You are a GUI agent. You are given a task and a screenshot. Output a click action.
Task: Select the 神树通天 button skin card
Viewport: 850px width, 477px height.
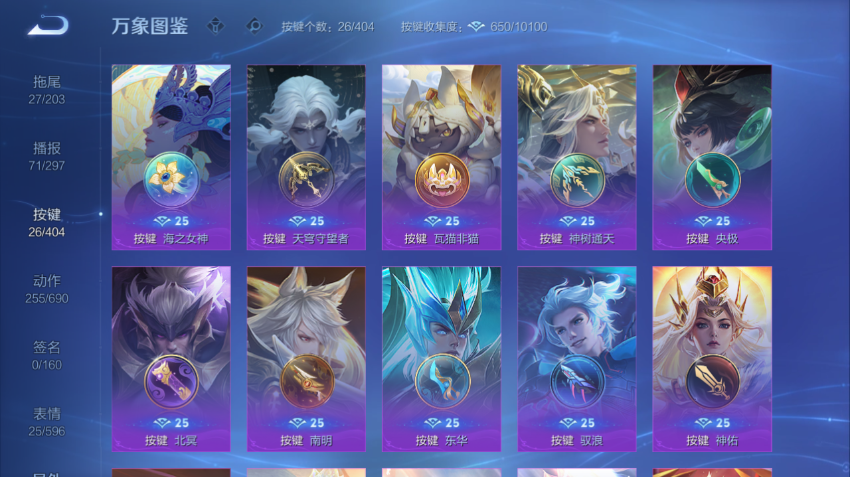click(576, 157)
